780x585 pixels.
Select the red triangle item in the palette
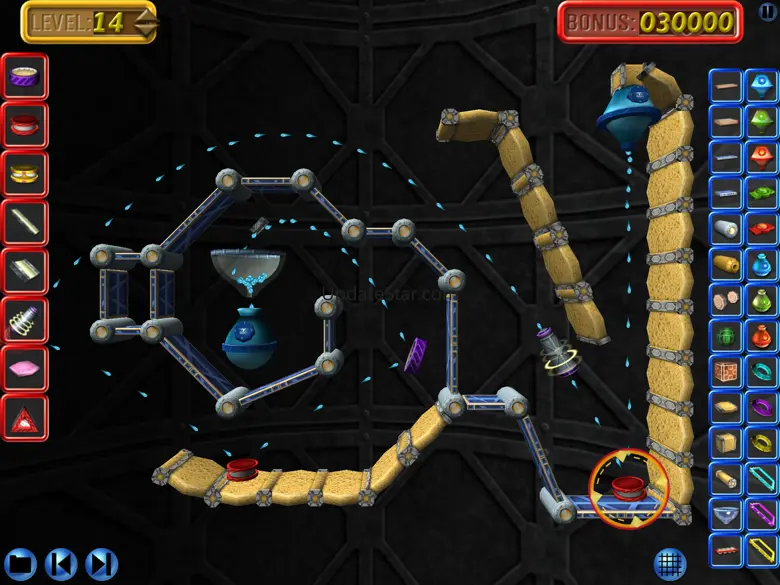click(x=24, y=418)
